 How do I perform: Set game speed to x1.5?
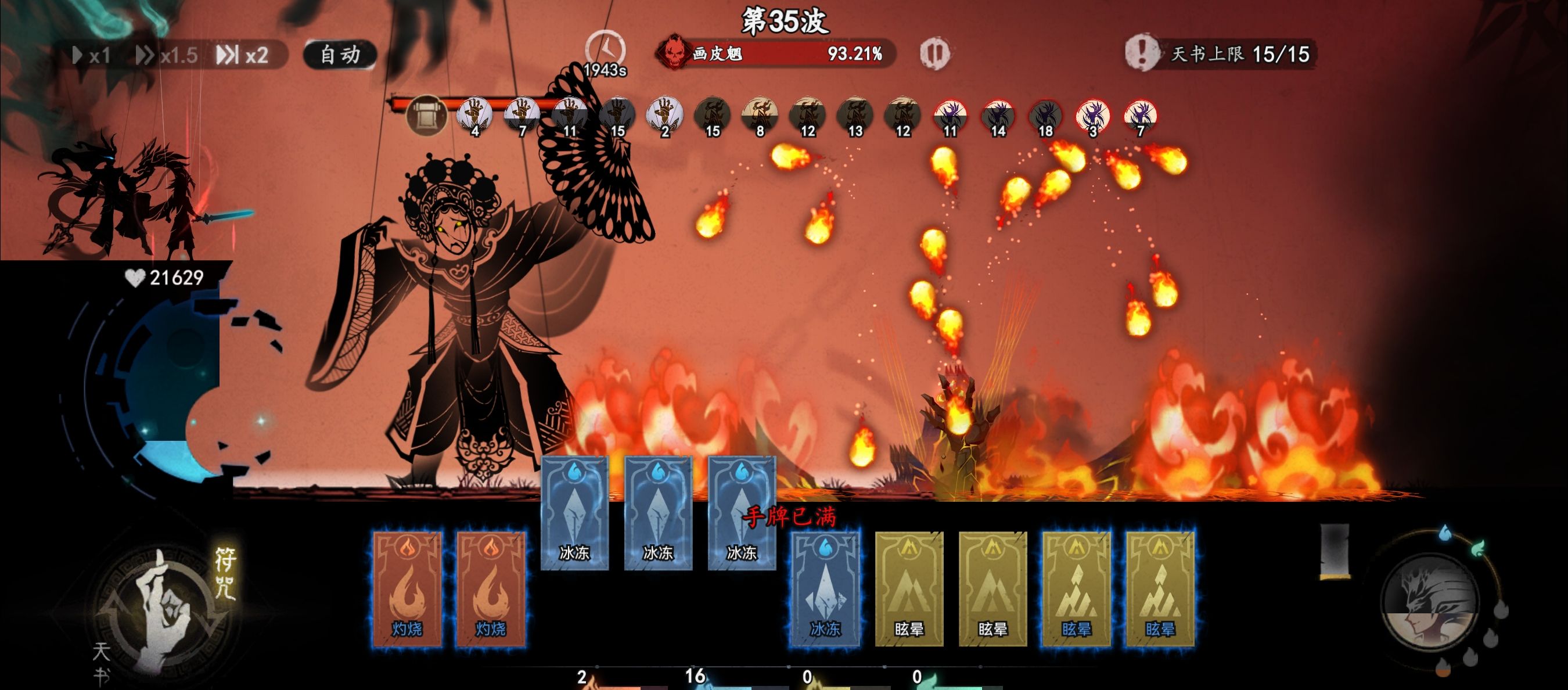167,55
